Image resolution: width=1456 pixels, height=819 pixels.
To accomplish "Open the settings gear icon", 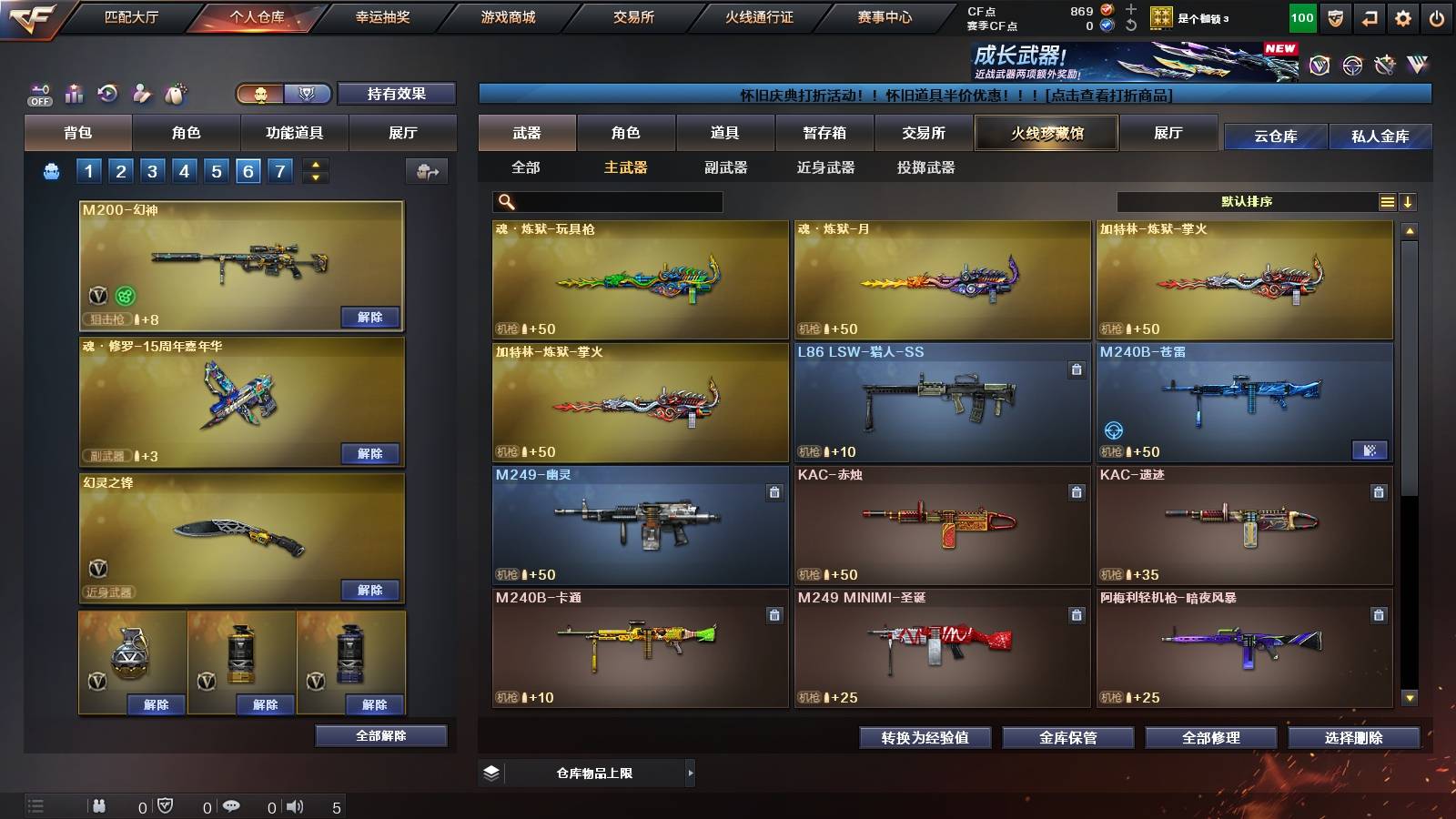I will (x=1402, y=16).
